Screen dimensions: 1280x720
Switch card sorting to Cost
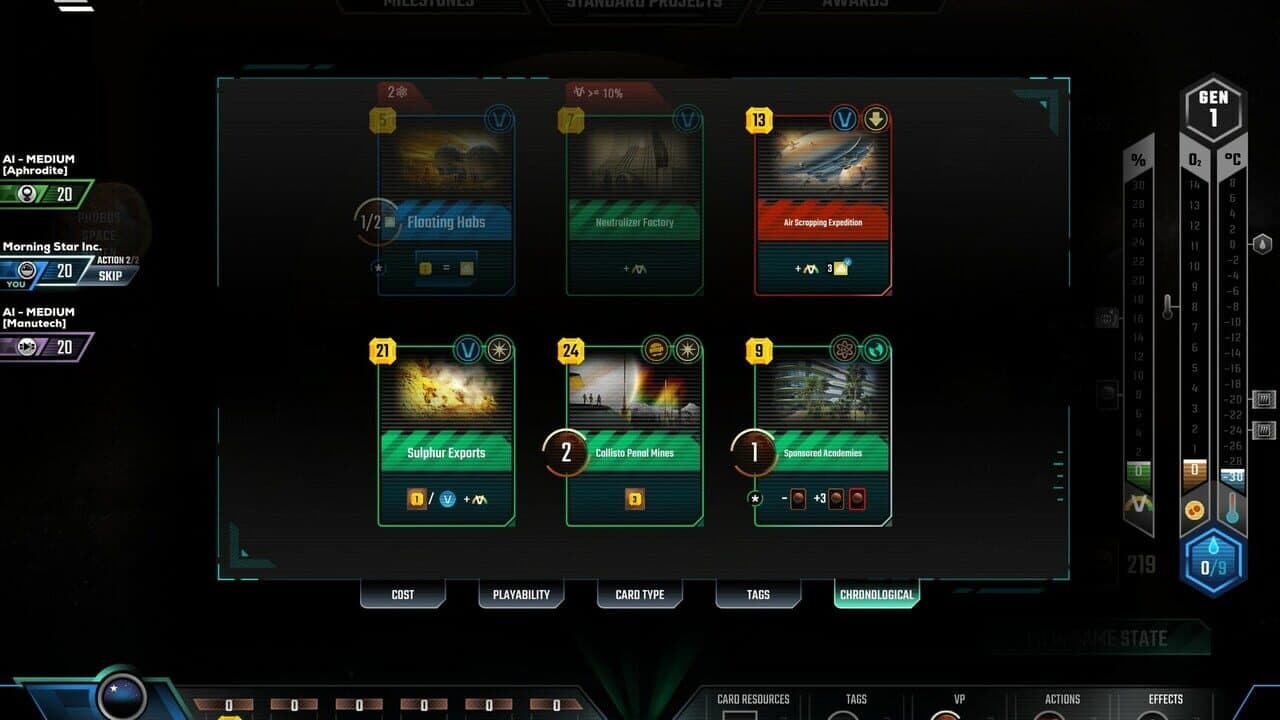coord(402,594)
